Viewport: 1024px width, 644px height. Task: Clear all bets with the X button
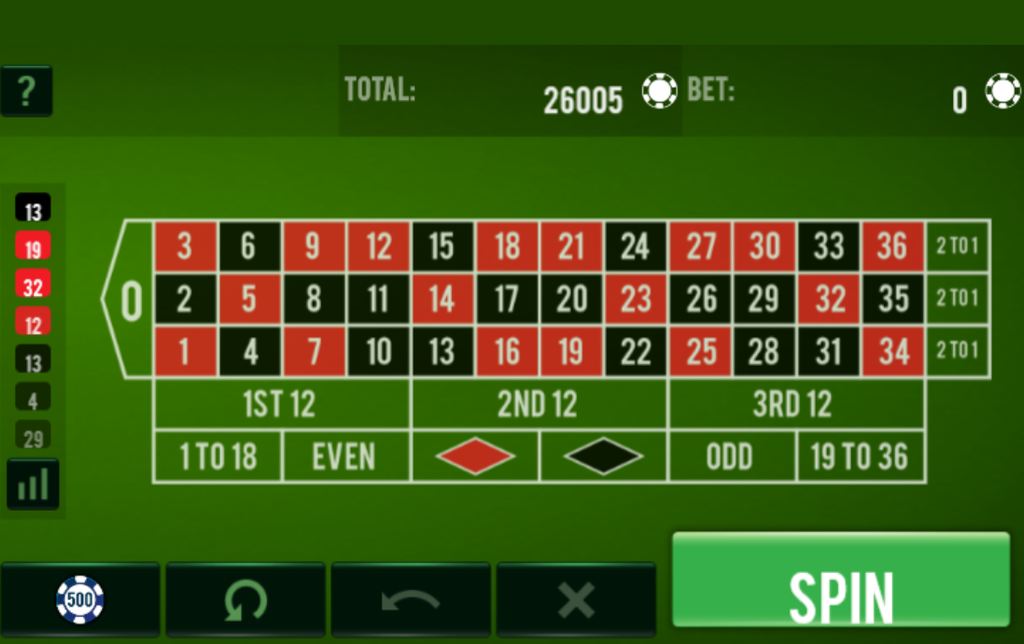coord(576,599)
